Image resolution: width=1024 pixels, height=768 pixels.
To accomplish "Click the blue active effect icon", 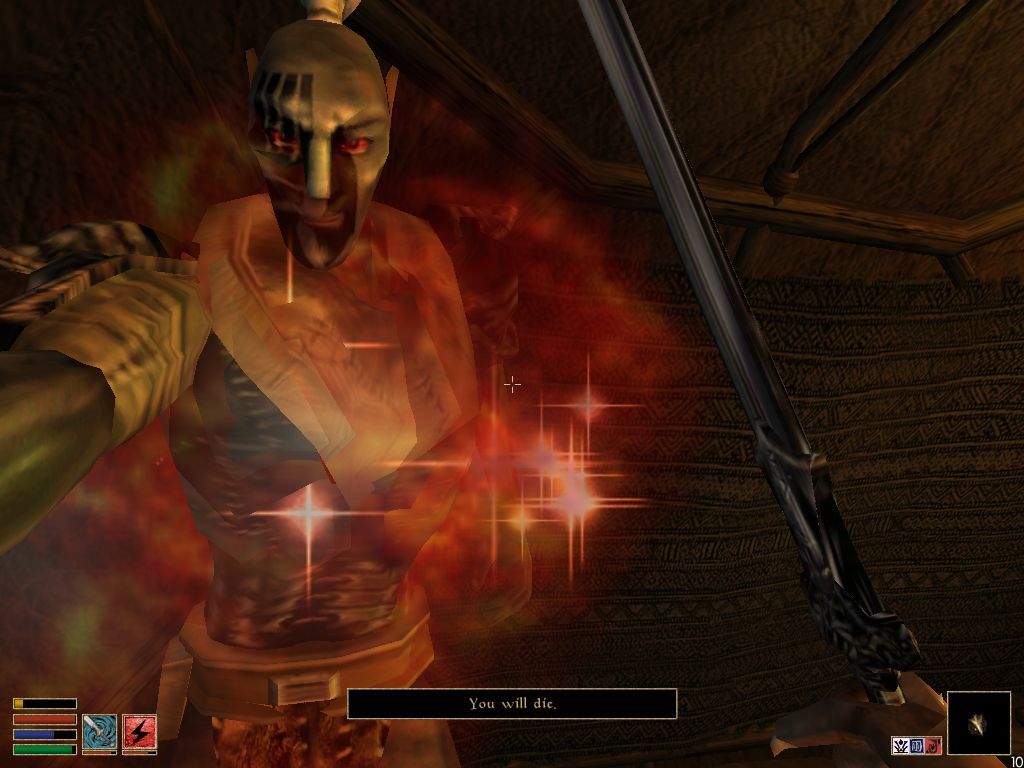I will point(917,746).
